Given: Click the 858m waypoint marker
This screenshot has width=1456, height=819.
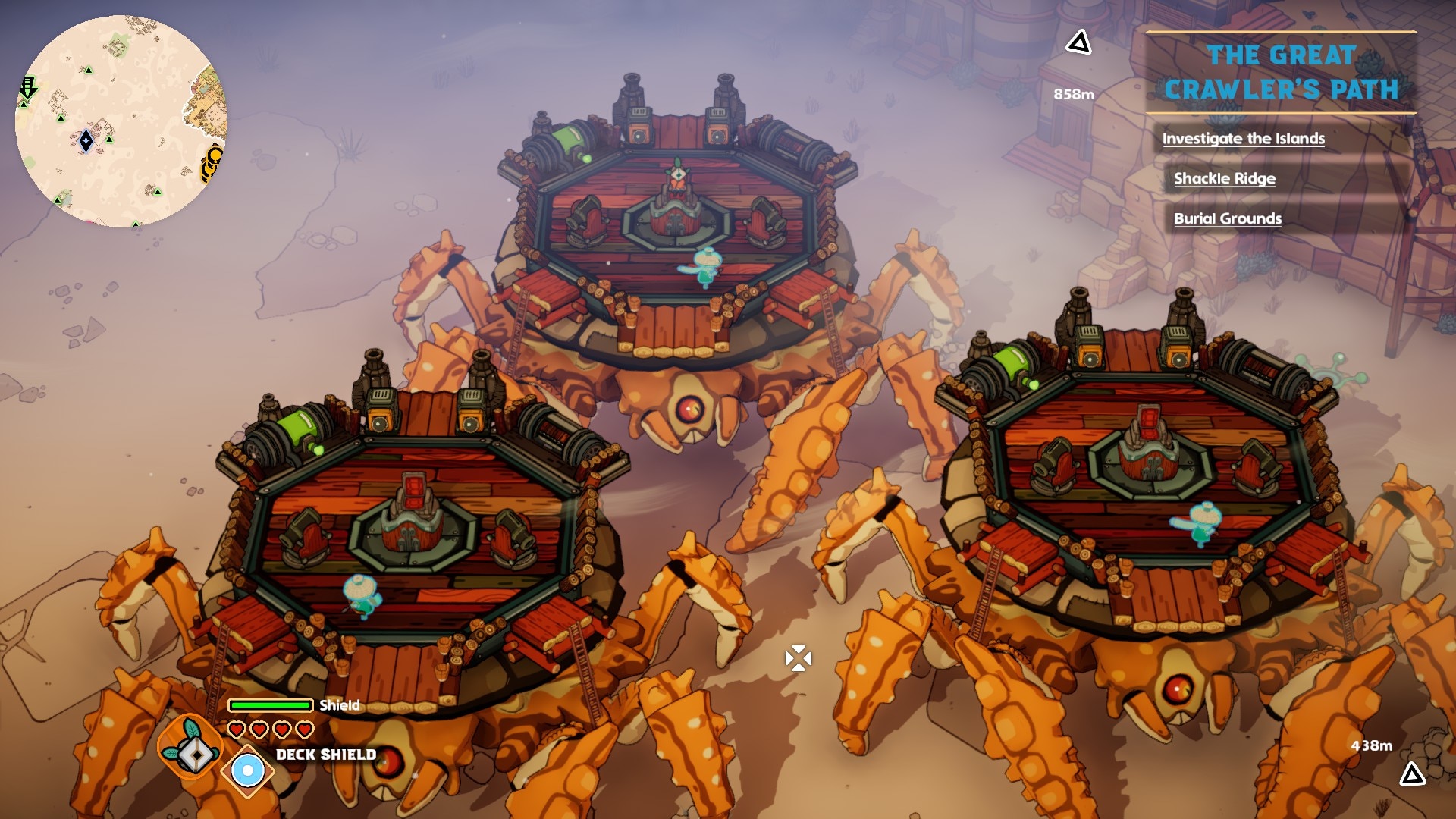Looking at the screenshot, I should [1078, 43].
